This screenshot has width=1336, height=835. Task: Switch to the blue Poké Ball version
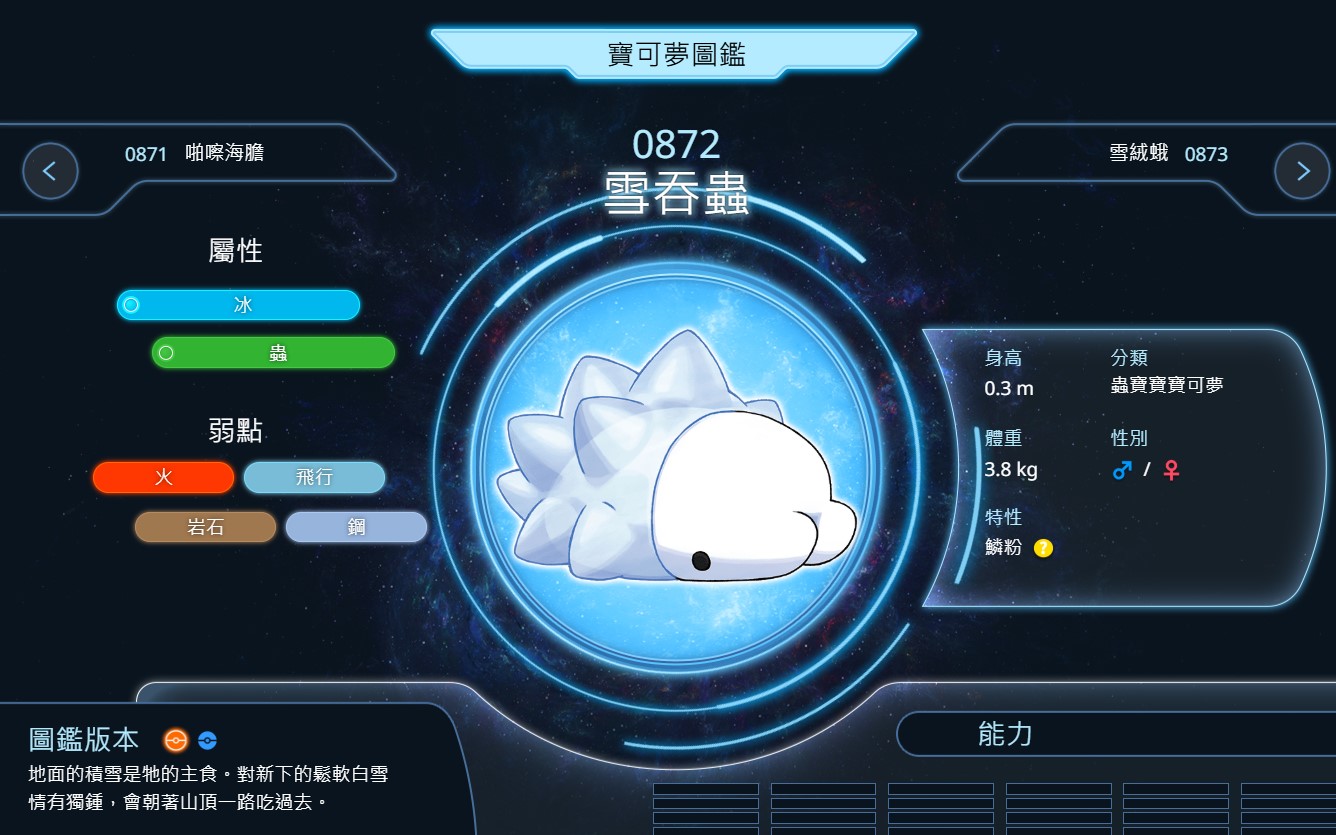[x=207, y=741]
